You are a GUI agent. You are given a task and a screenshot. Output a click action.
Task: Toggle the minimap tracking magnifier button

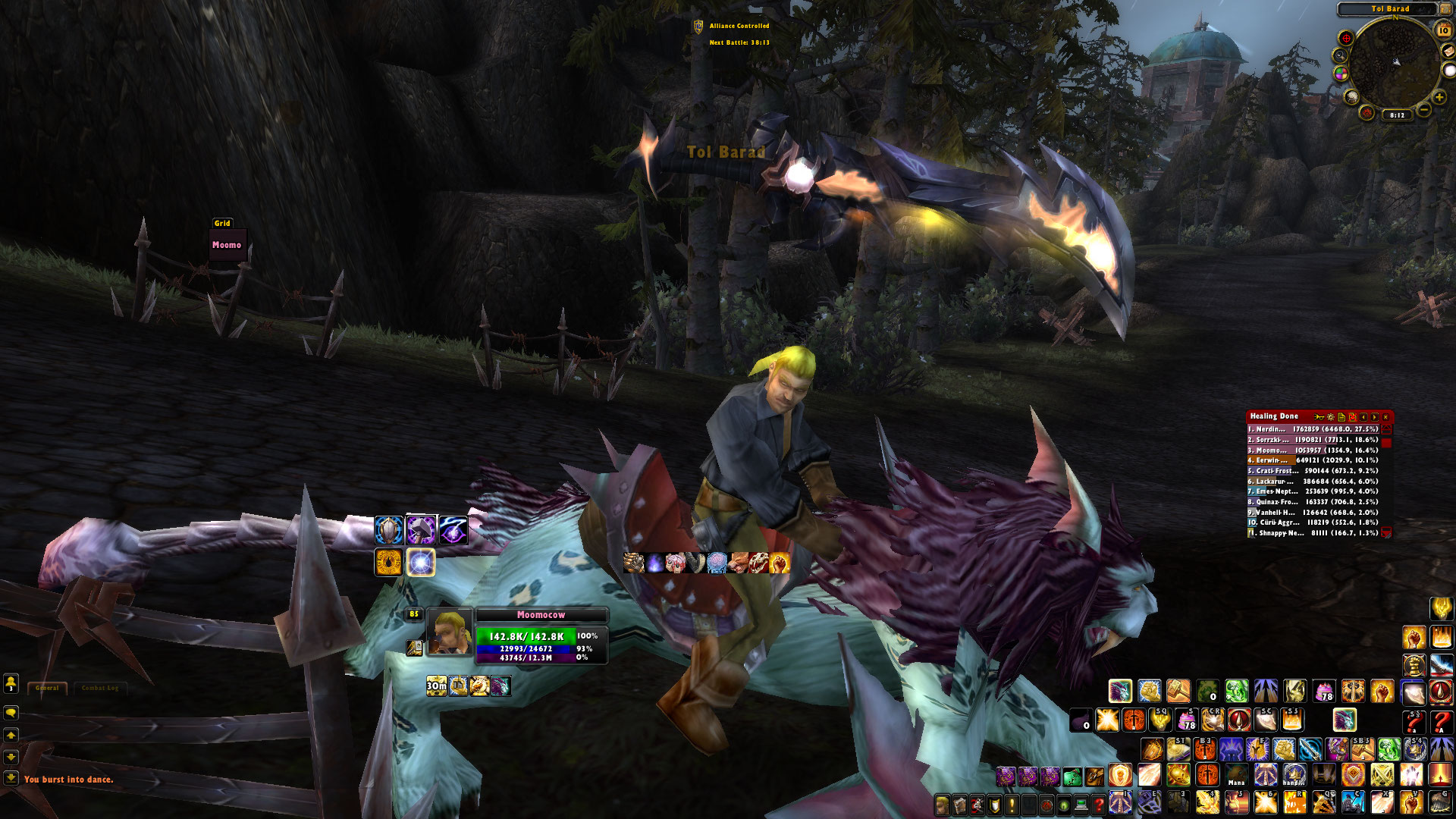pyautogui.click(x=1340, y=55)
